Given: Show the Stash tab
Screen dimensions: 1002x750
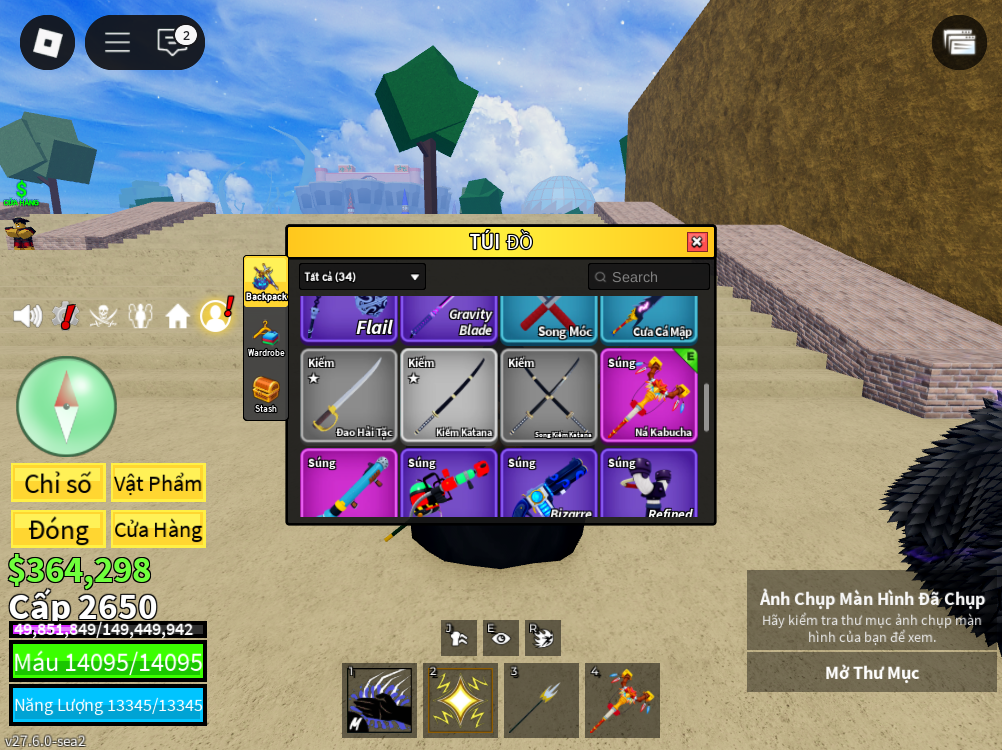Looking at the screenshot, I should coord(266,394).
